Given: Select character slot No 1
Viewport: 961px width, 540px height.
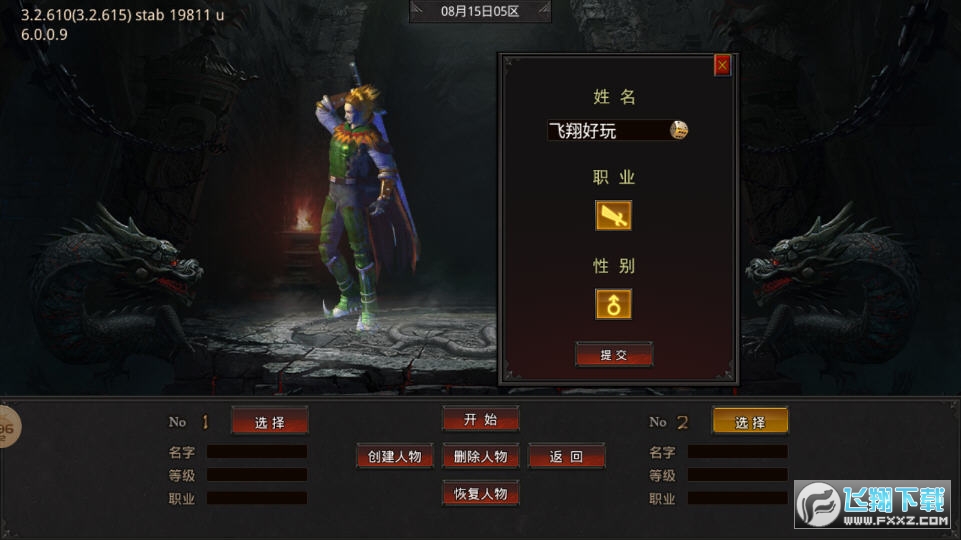Looking at the screenshot, I should (x=269, y=422).
